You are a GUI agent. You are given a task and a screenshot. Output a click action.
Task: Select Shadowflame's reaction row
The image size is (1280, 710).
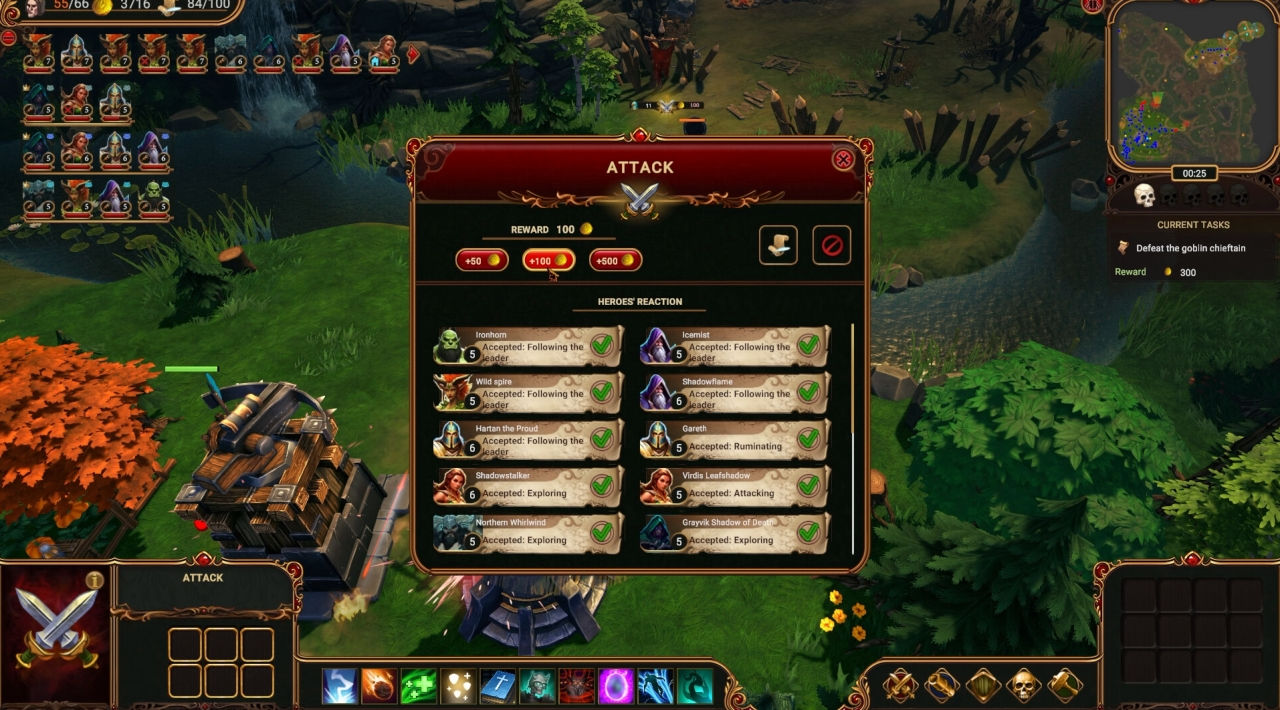point(735,393)
